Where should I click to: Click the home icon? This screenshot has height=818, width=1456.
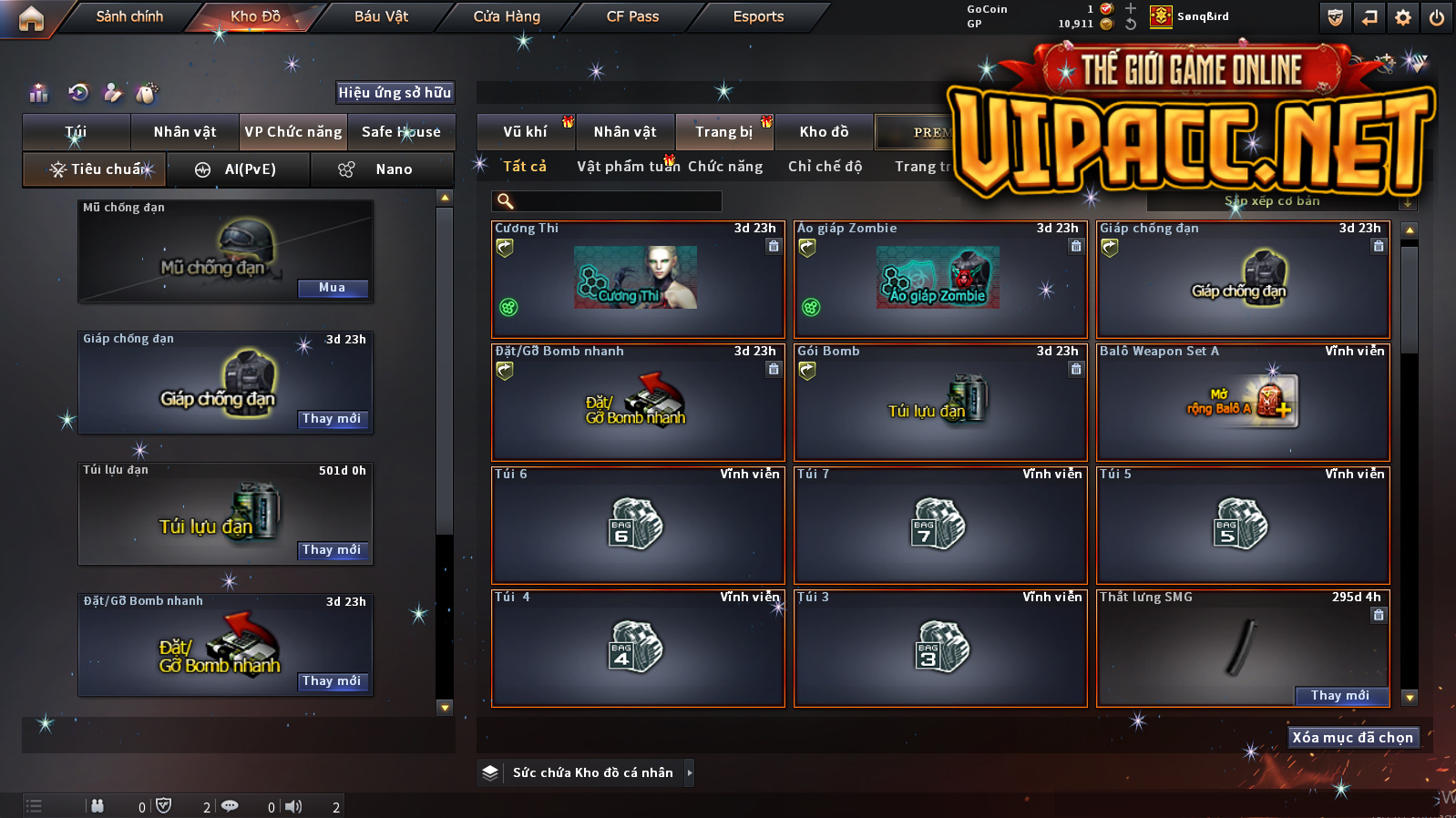point(31,18)
